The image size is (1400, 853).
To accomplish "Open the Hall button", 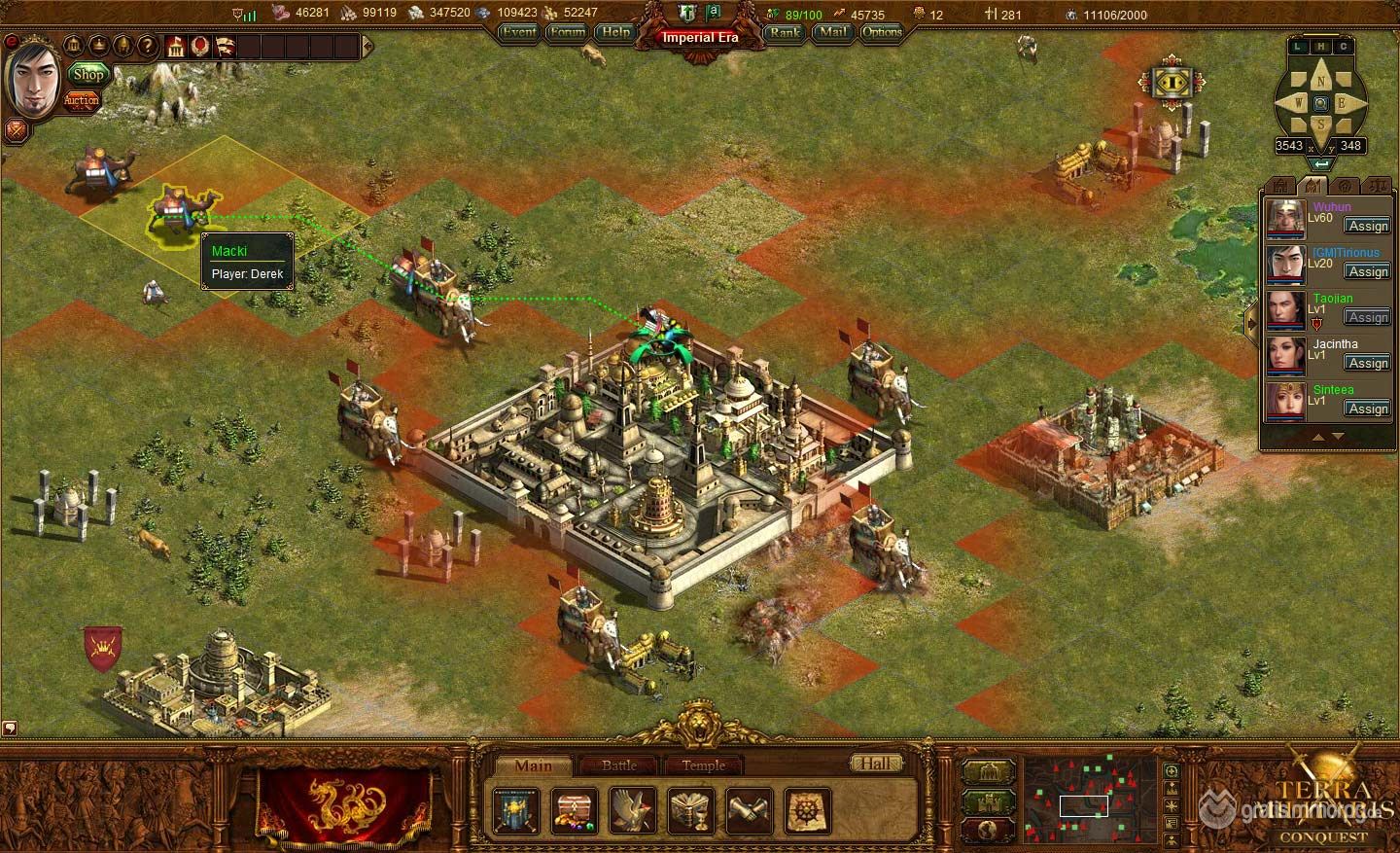I will [875, 764].
